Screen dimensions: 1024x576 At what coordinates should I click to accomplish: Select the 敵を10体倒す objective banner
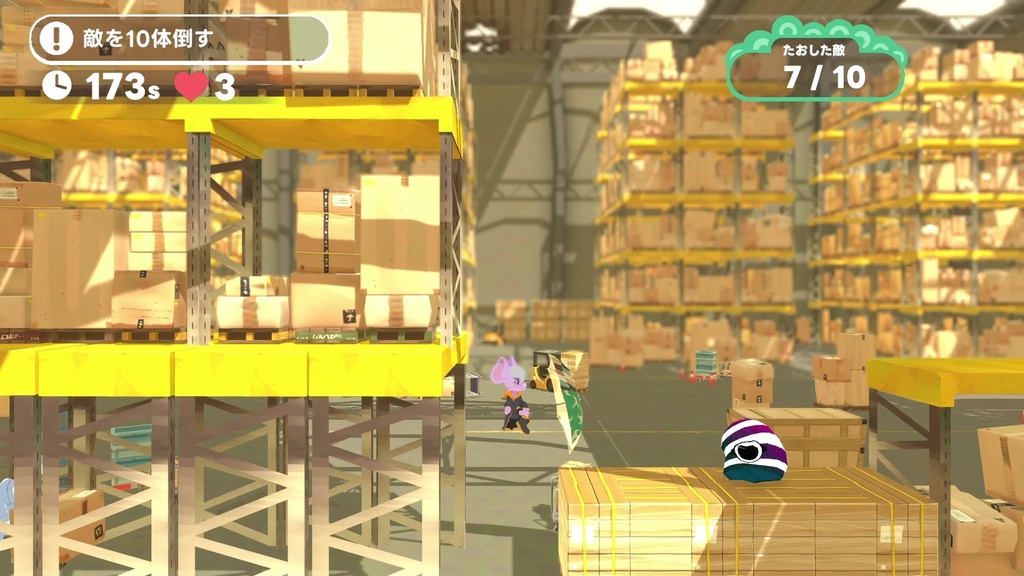(180, 39)
